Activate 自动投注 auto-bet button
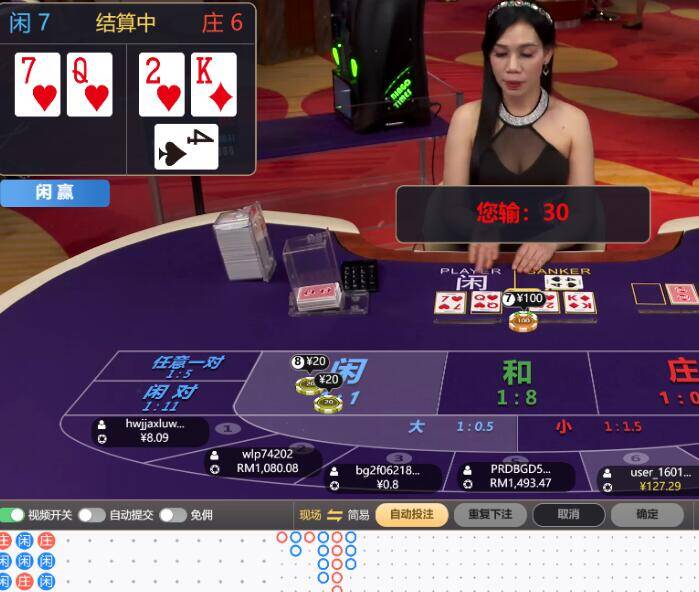699x592 pixels. pyautogui.click(x=411, y=514)
